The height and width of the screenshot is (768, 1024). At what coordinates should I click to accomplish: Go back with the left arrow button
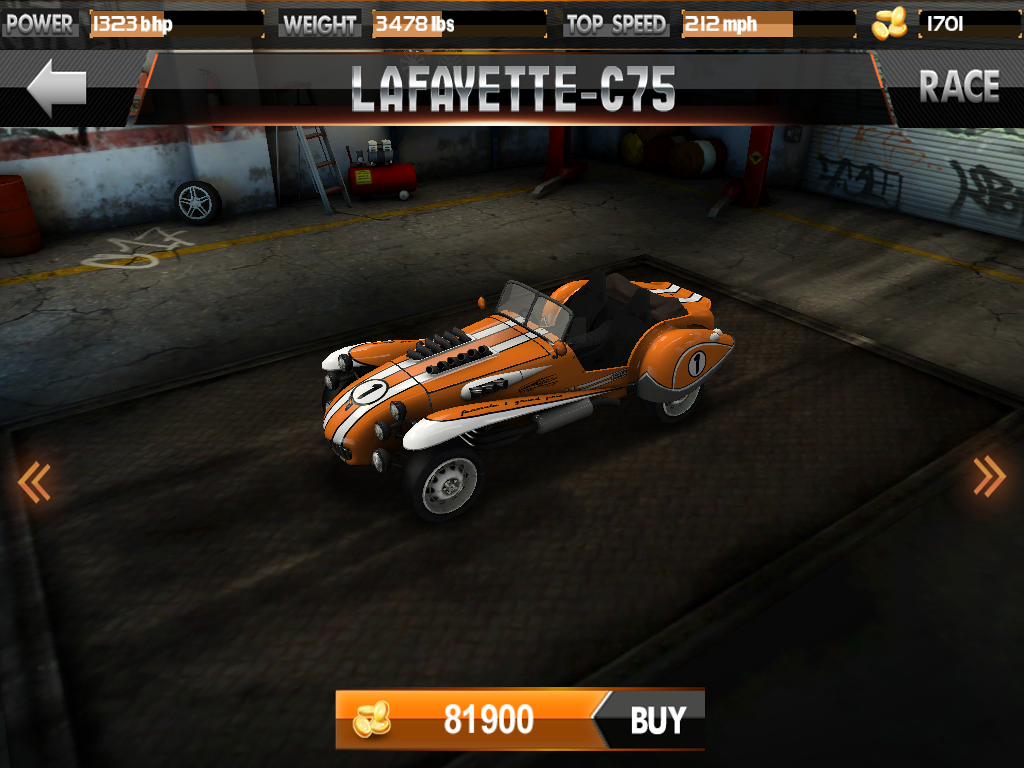pos(57,89)
